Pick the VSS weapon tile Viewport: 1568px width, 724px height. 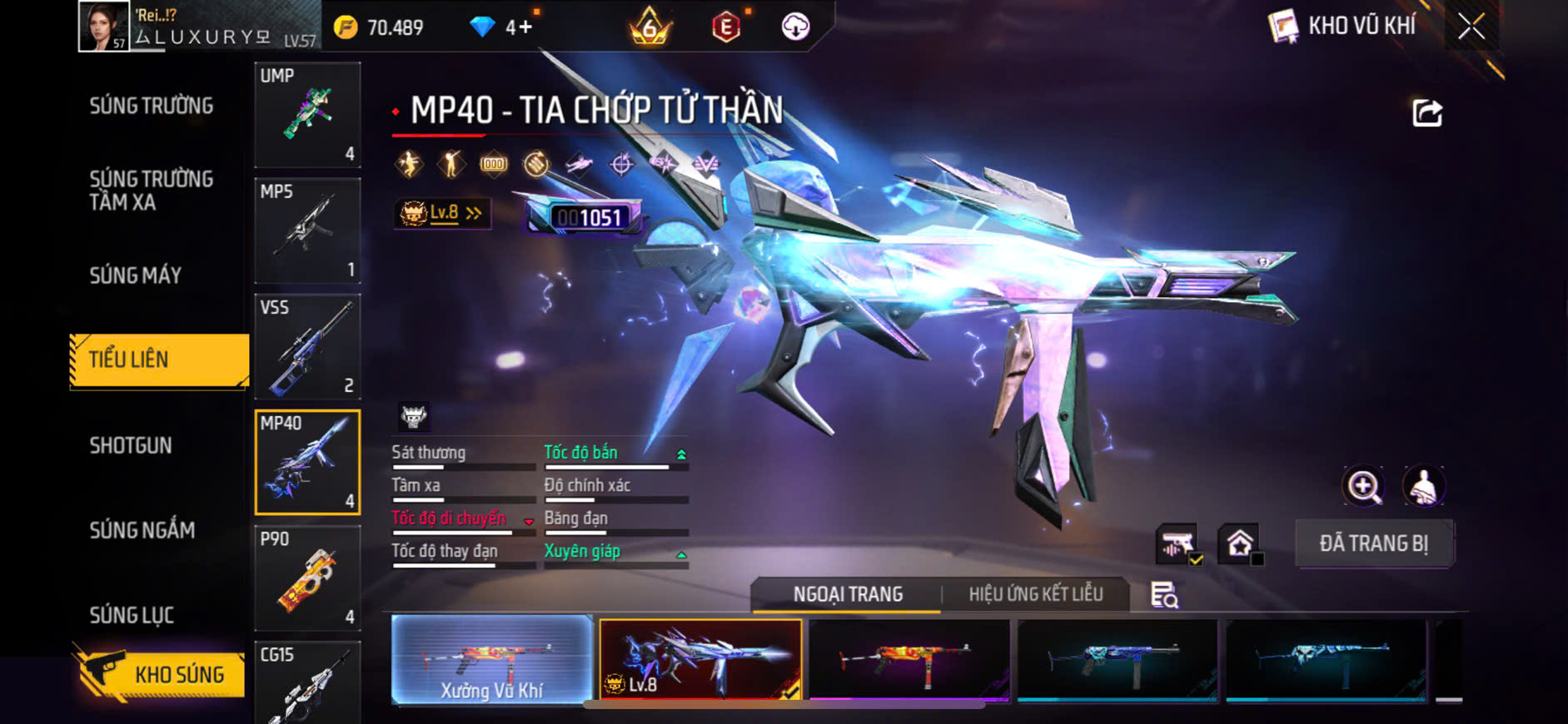pyautogui.click(x=307, y=346)
